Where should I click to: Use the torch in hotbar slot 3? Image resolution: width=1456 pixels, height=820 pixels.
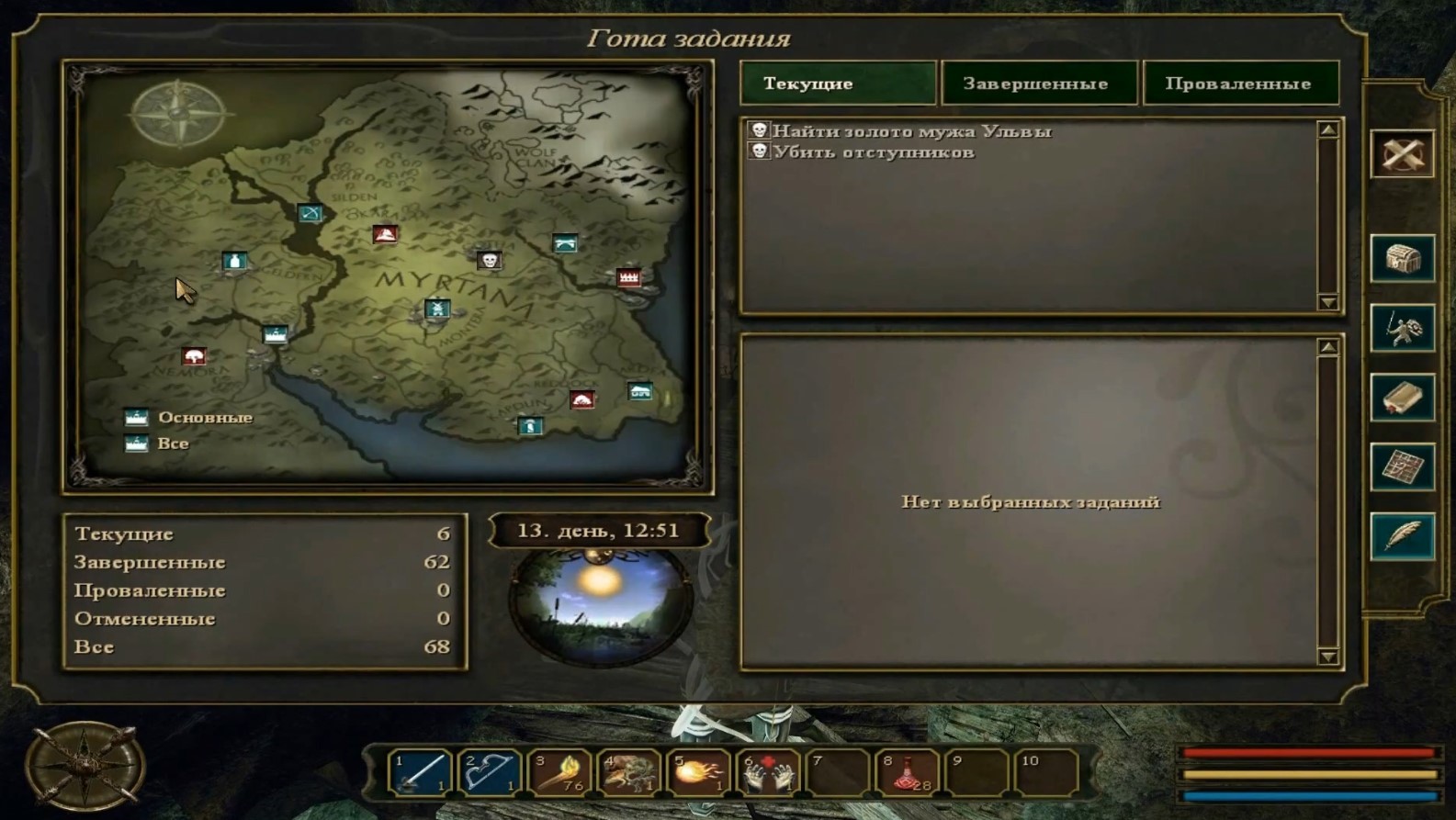(559, 772)
